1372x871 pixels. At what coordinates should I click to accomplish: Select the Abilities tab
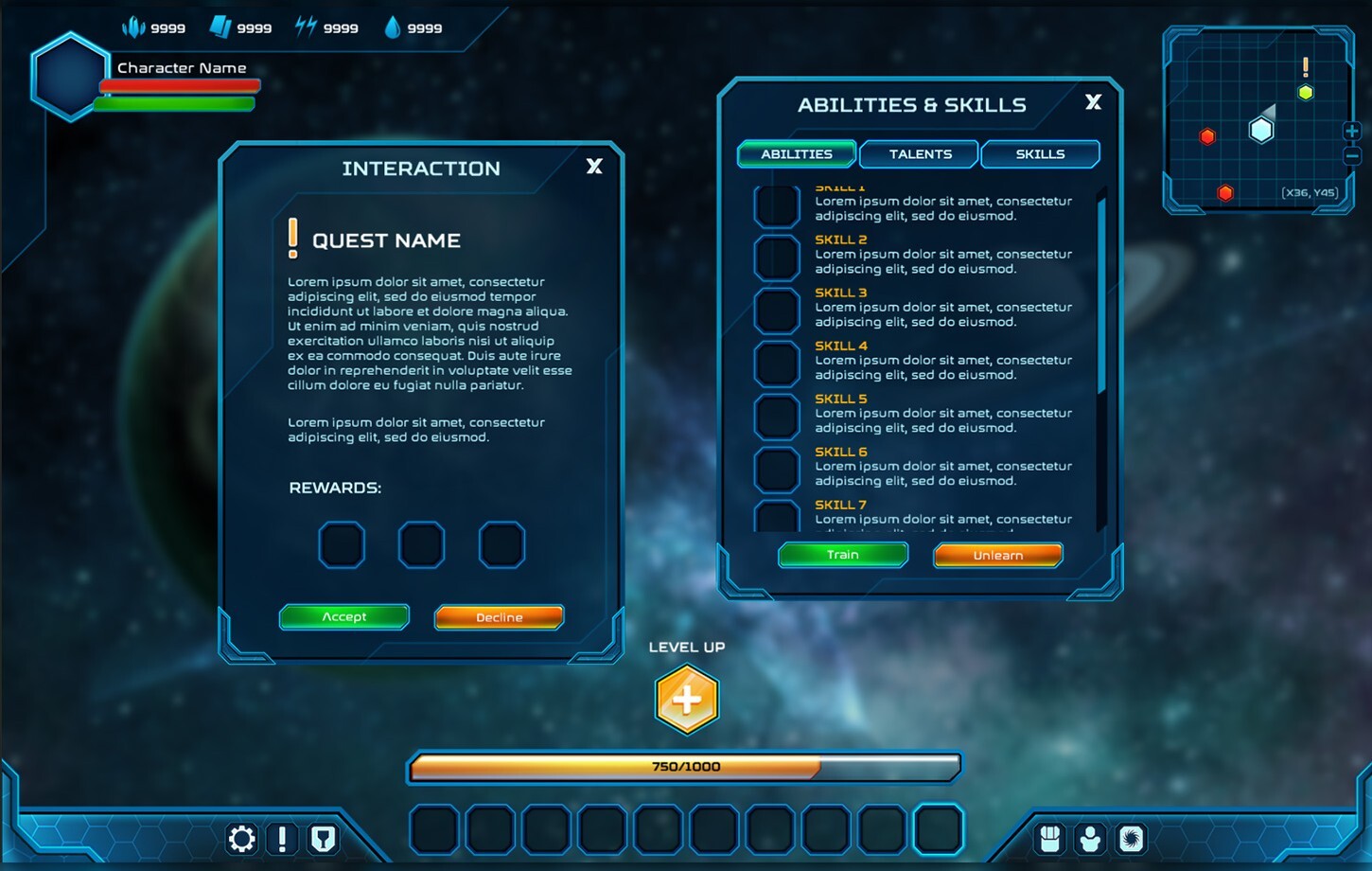796,153
